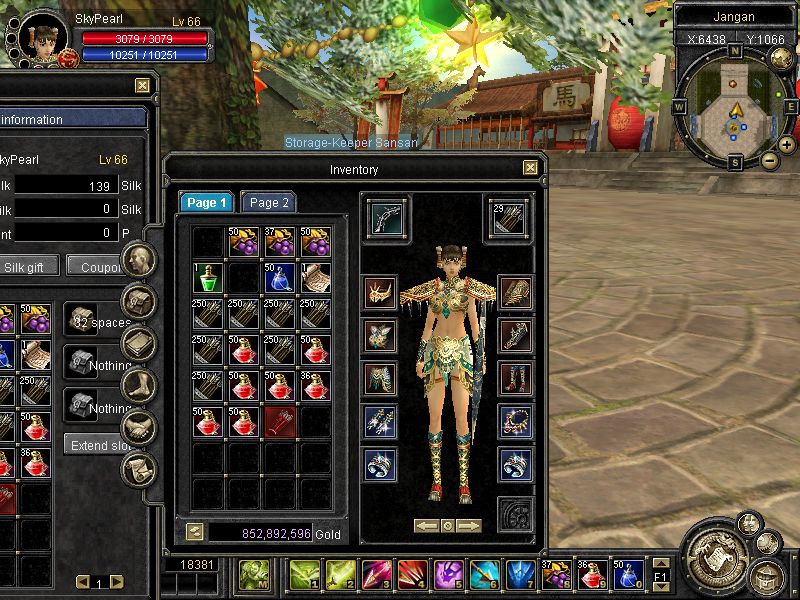Select the equipped golden headgear slot
Image resolution: width=800 pixels, height=600 pixels.
pyautogui.click(x=380, y=293)
